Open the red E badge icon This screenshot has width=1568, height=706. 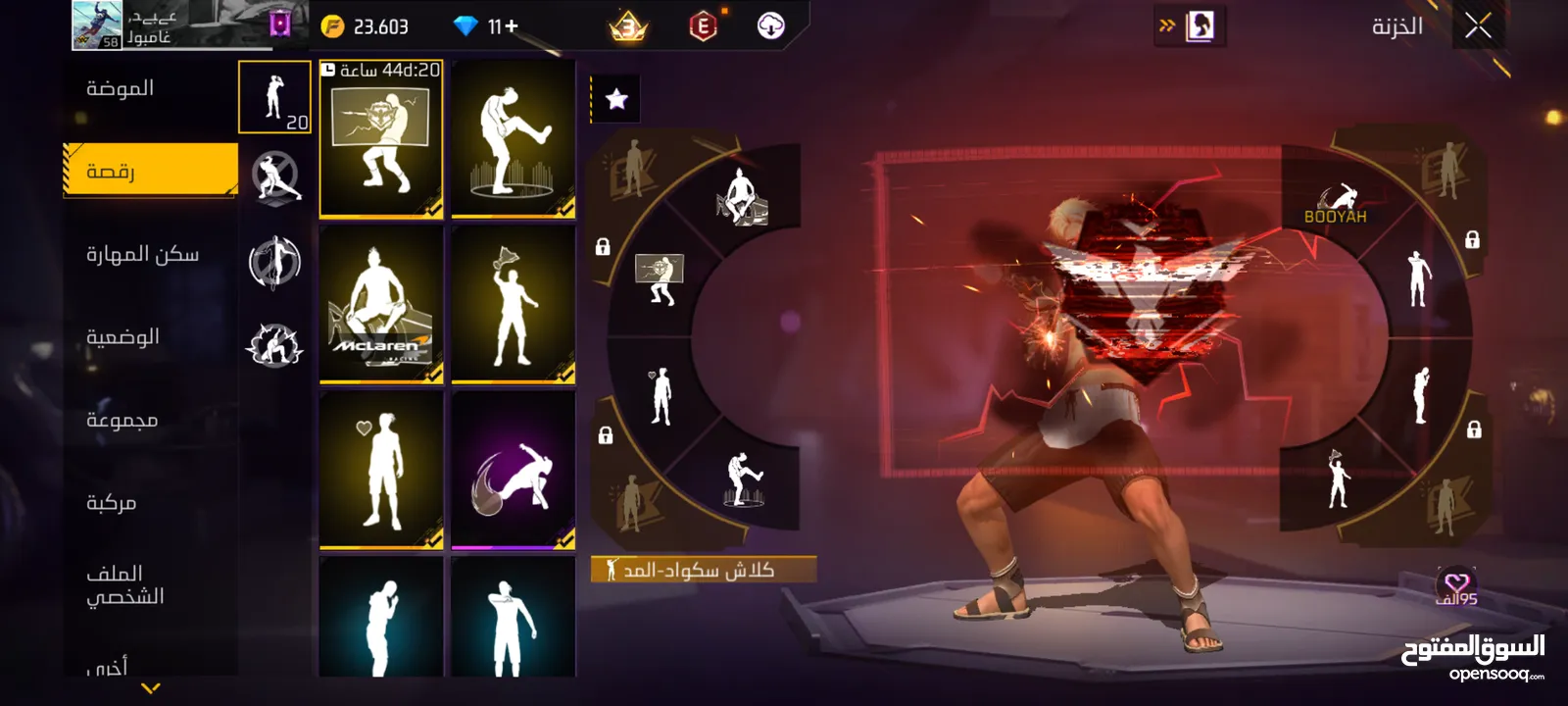click(x=703, y=26)
